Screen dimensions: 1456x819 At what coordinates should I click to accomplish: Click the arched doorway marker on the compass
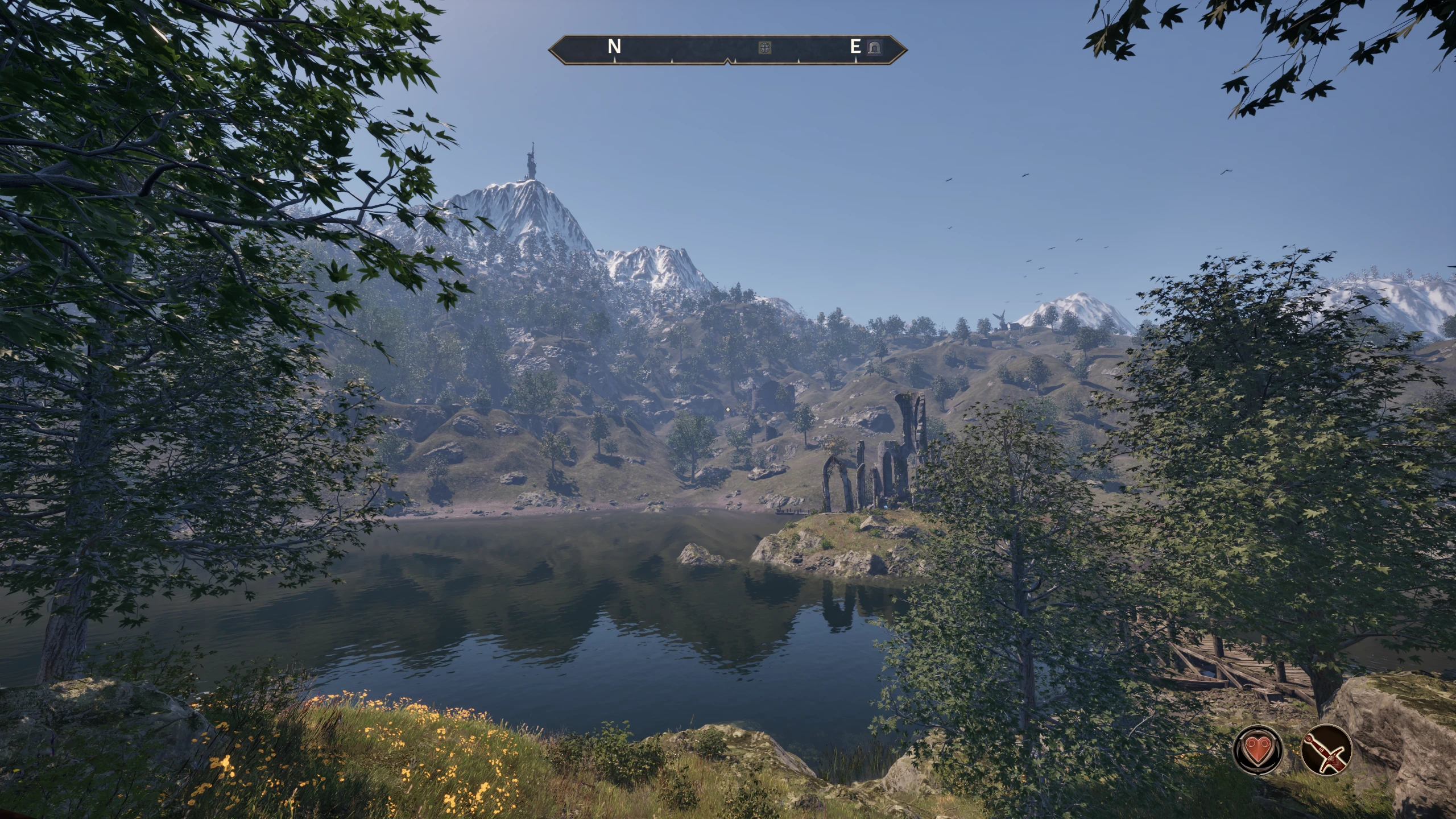[x=873, y=48]
